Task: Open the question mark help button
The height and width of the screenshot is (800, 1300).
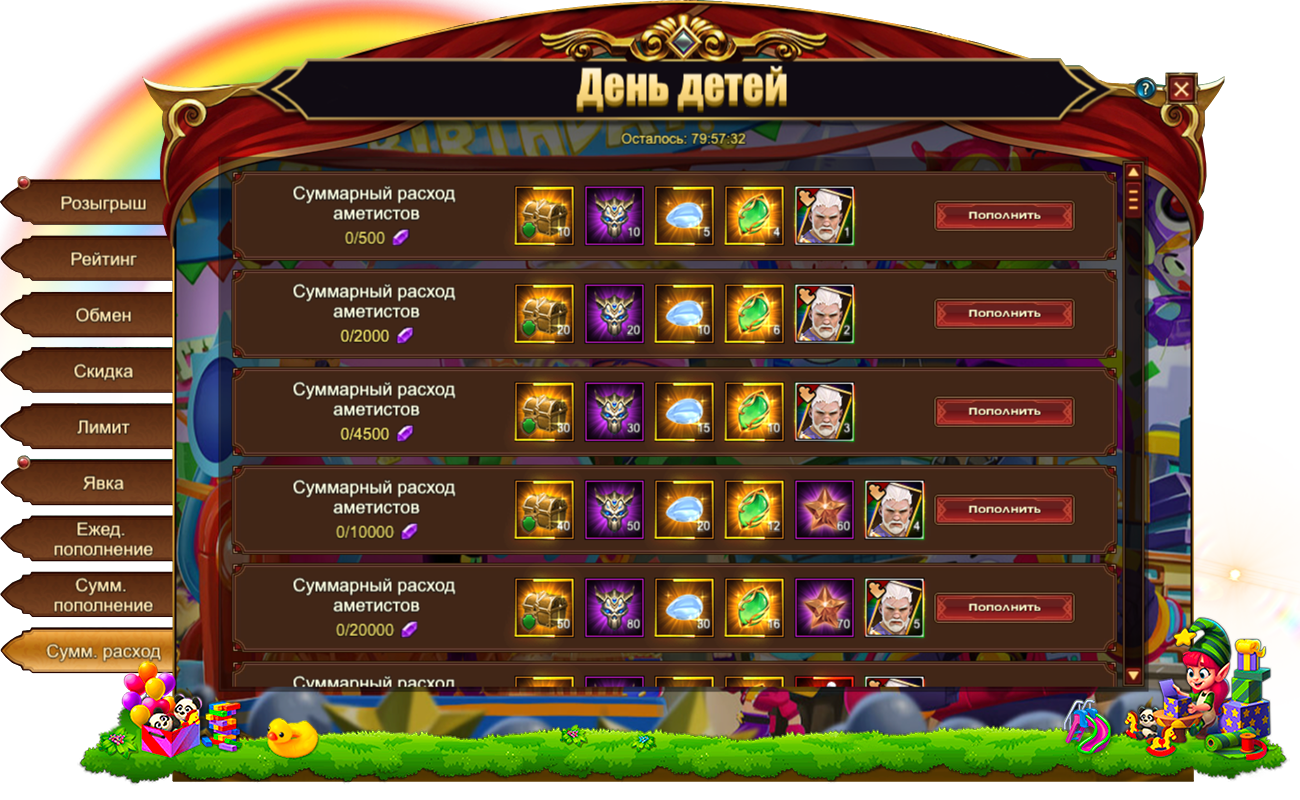Action: pos(1146,89)
